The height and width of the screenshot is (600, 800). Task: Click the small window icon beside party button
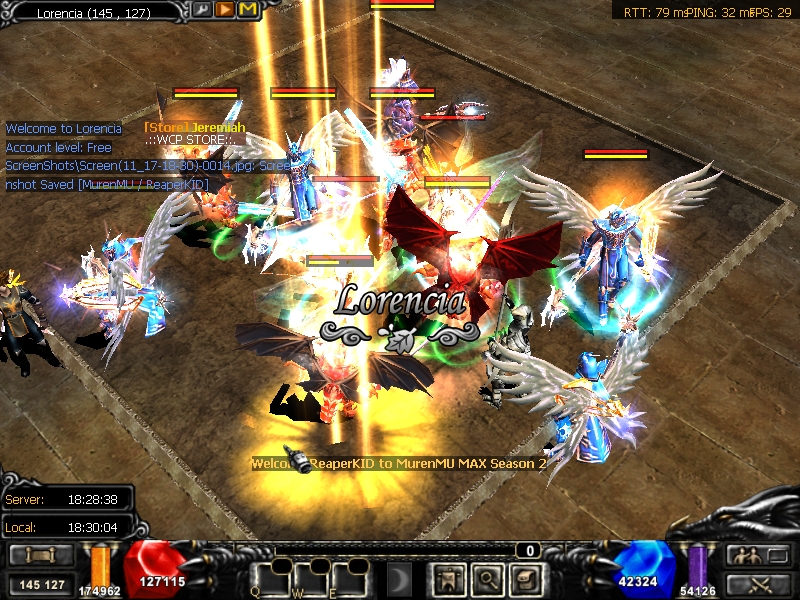pos(778,555)
